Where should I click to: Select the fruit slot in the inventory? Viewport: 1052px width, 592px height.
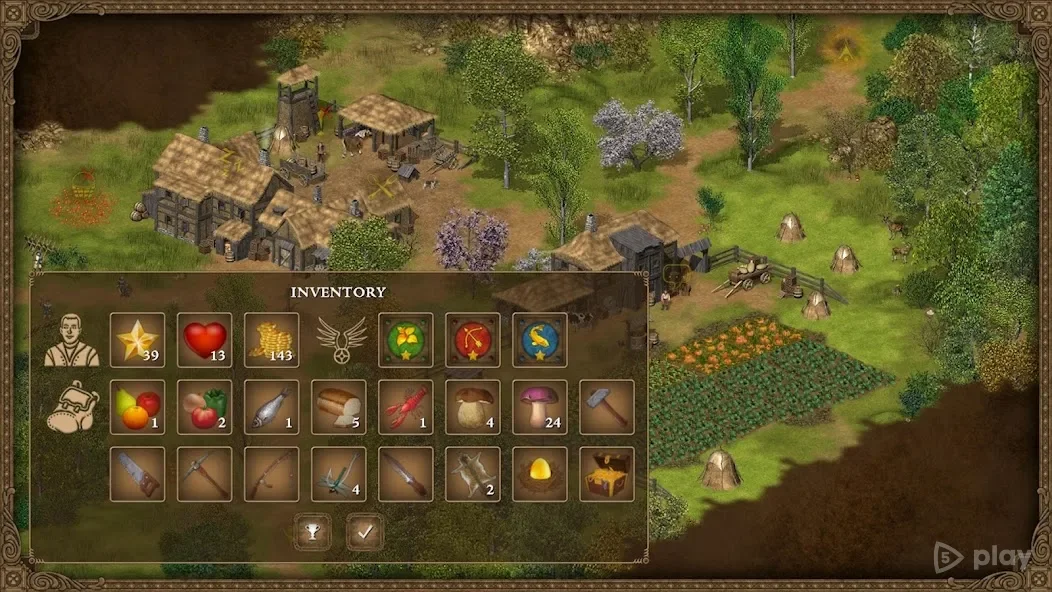tap(137, 406)
